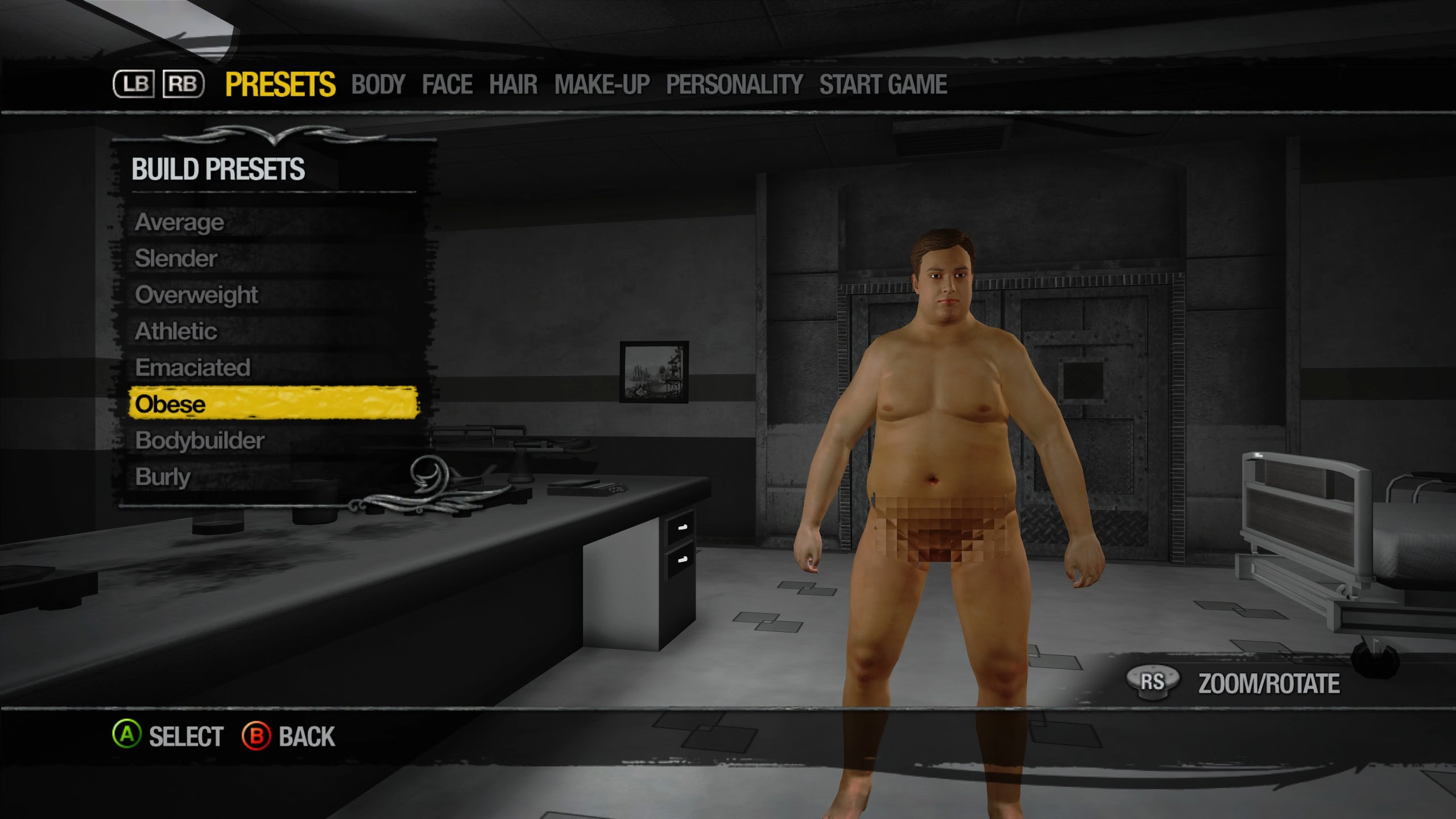Viewport: 1456px width, 819px height.
Task: Choose the Slender build preset
Action: coord(176,259)
